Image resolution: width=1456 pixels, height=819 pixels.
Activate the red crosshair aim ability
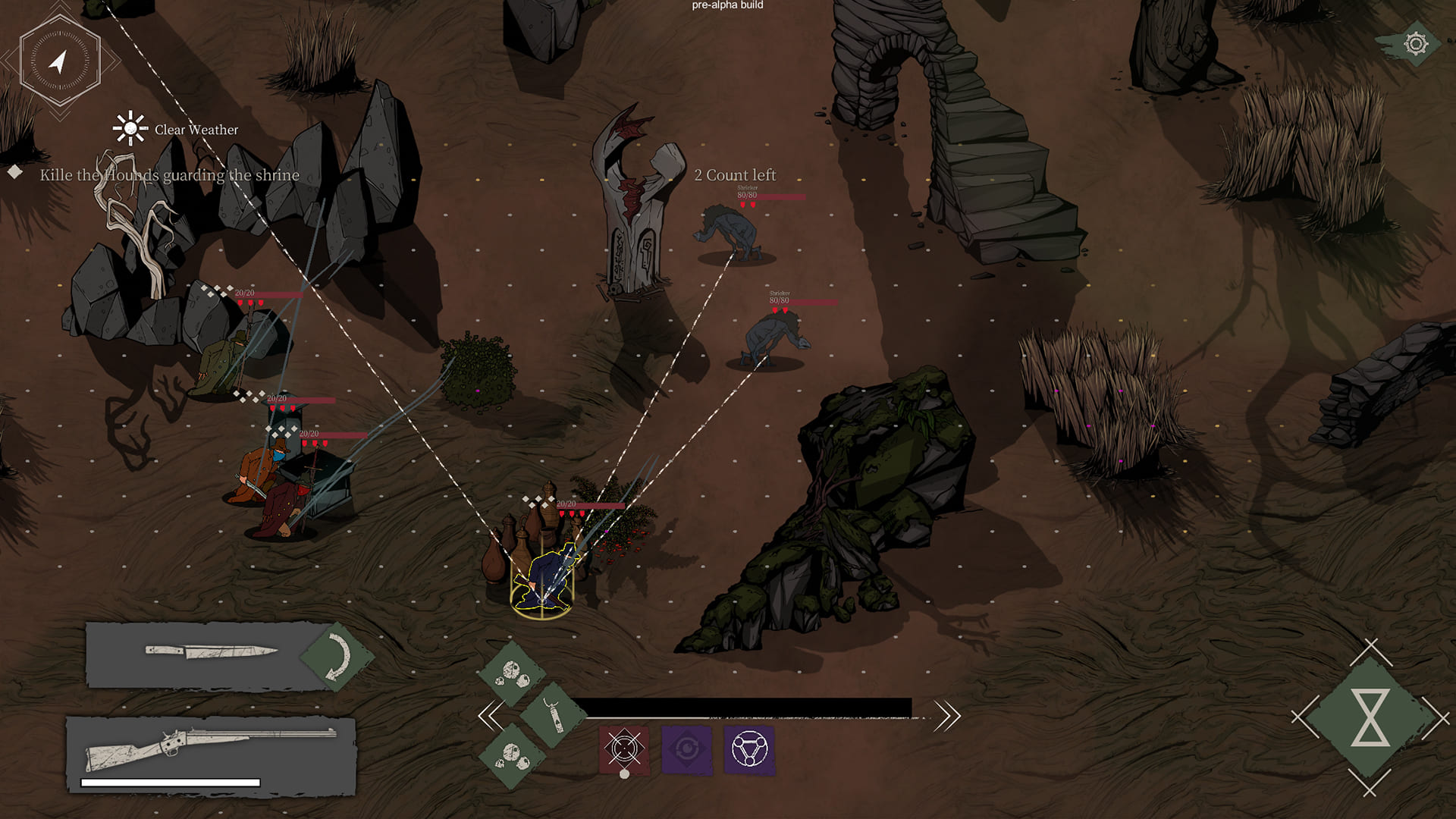point(624,749)
